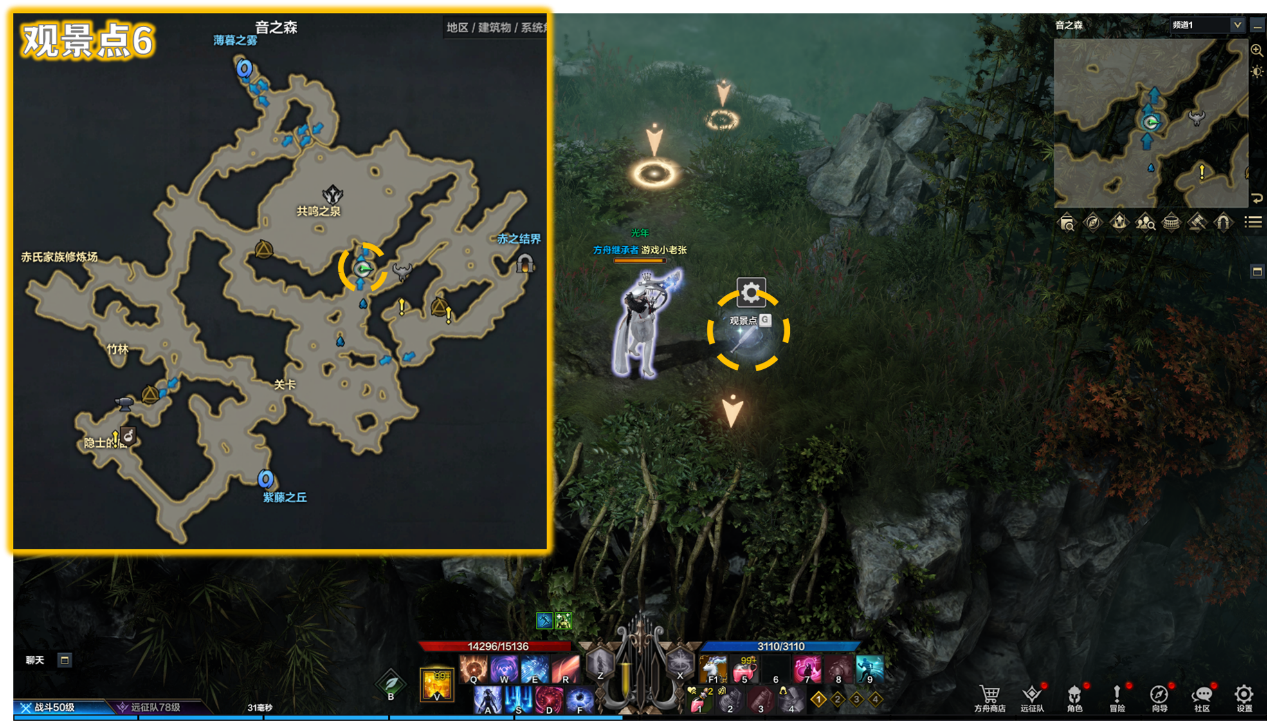Click the 观景点 vista interaction gear icon
1267x721 pixels.
751,293
